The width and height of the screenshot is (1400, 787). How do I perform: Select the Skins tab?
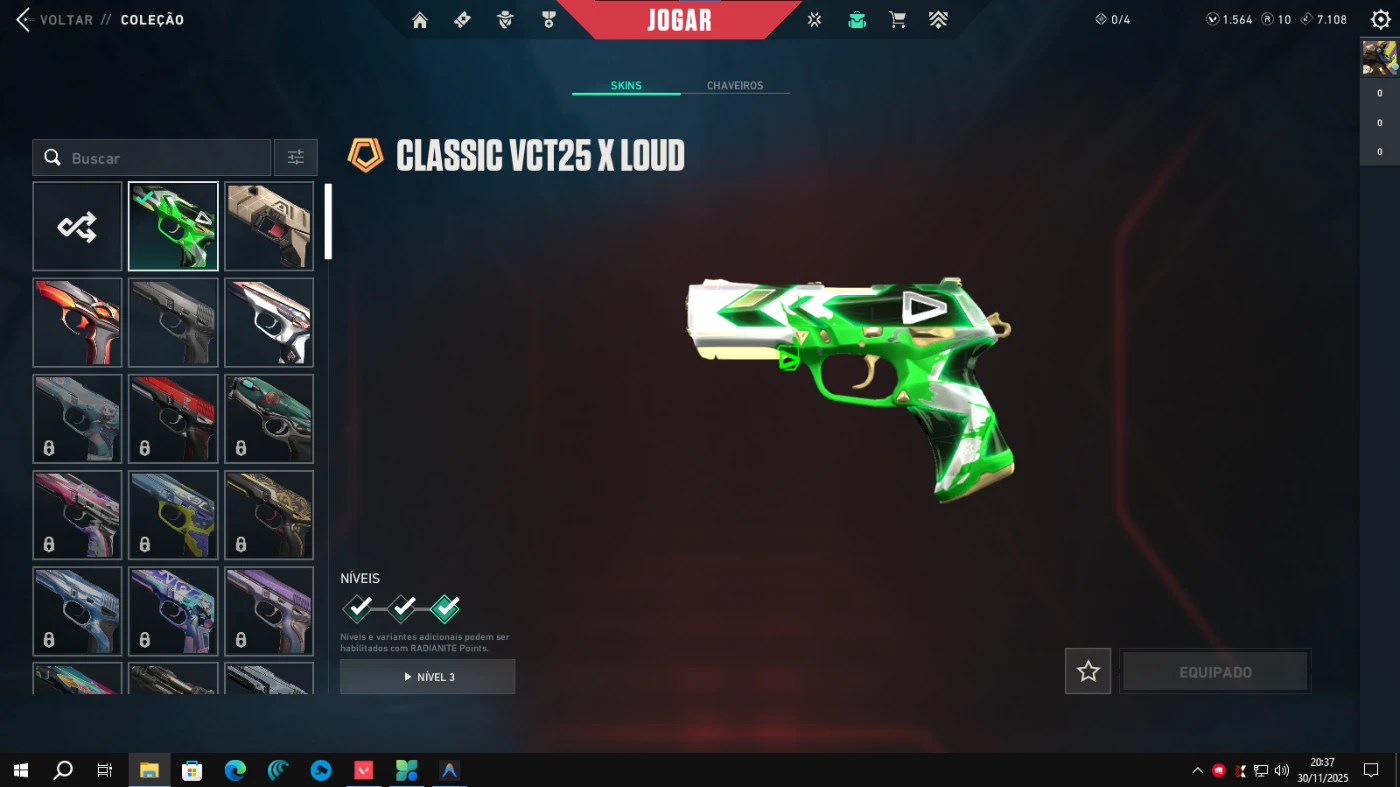click(626, 86)
